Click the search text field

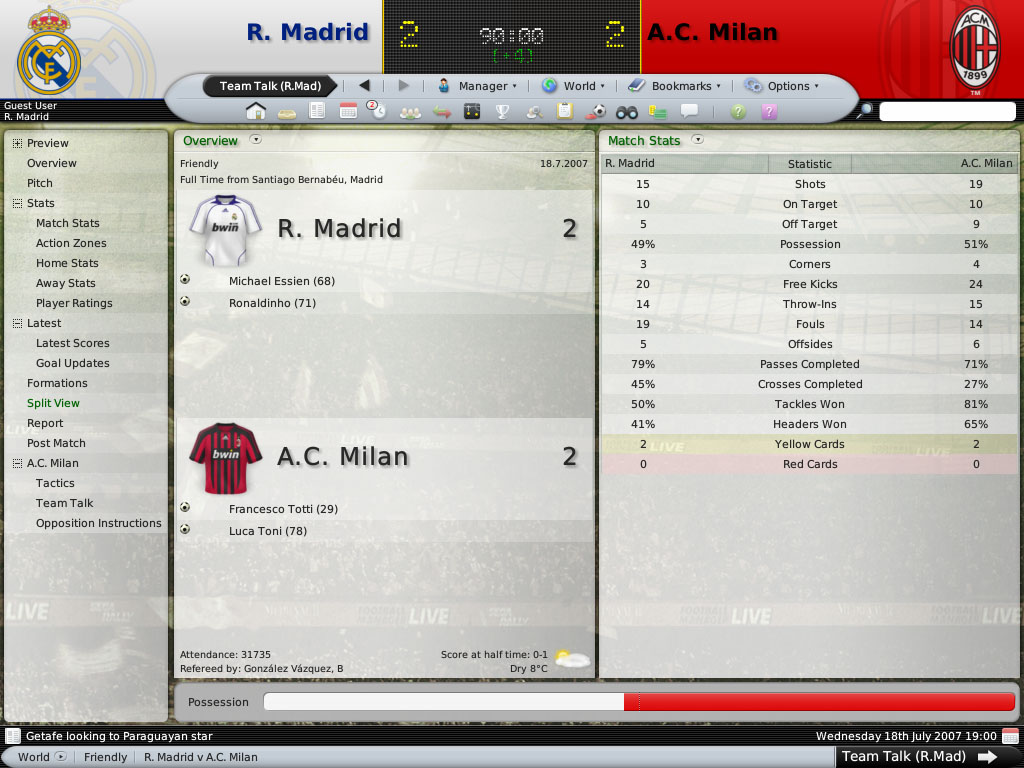[946, 112]
